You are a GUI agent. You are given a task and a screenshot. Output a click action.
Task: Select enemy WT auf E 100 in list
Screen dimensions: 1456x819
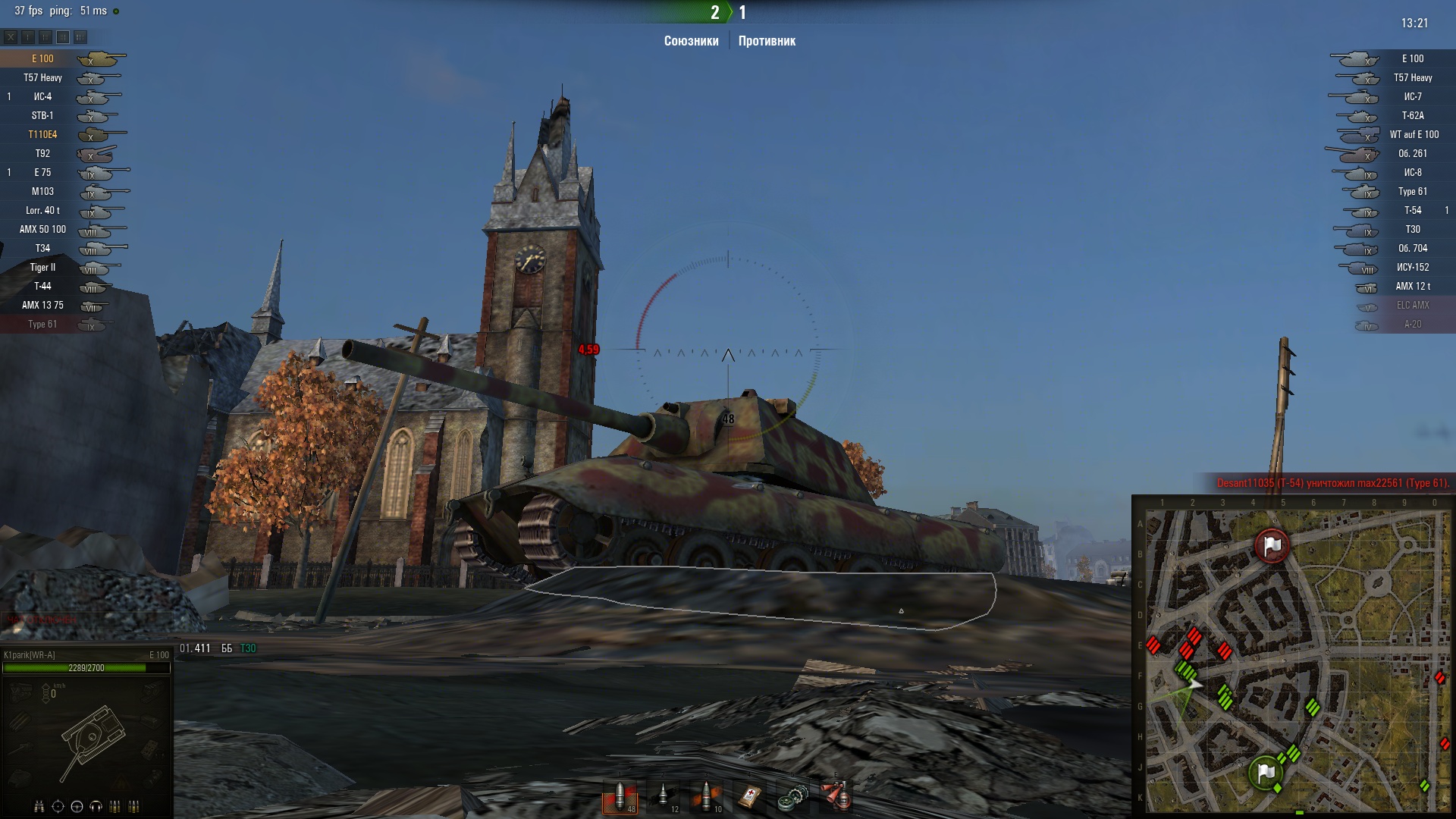(1414, 135)
